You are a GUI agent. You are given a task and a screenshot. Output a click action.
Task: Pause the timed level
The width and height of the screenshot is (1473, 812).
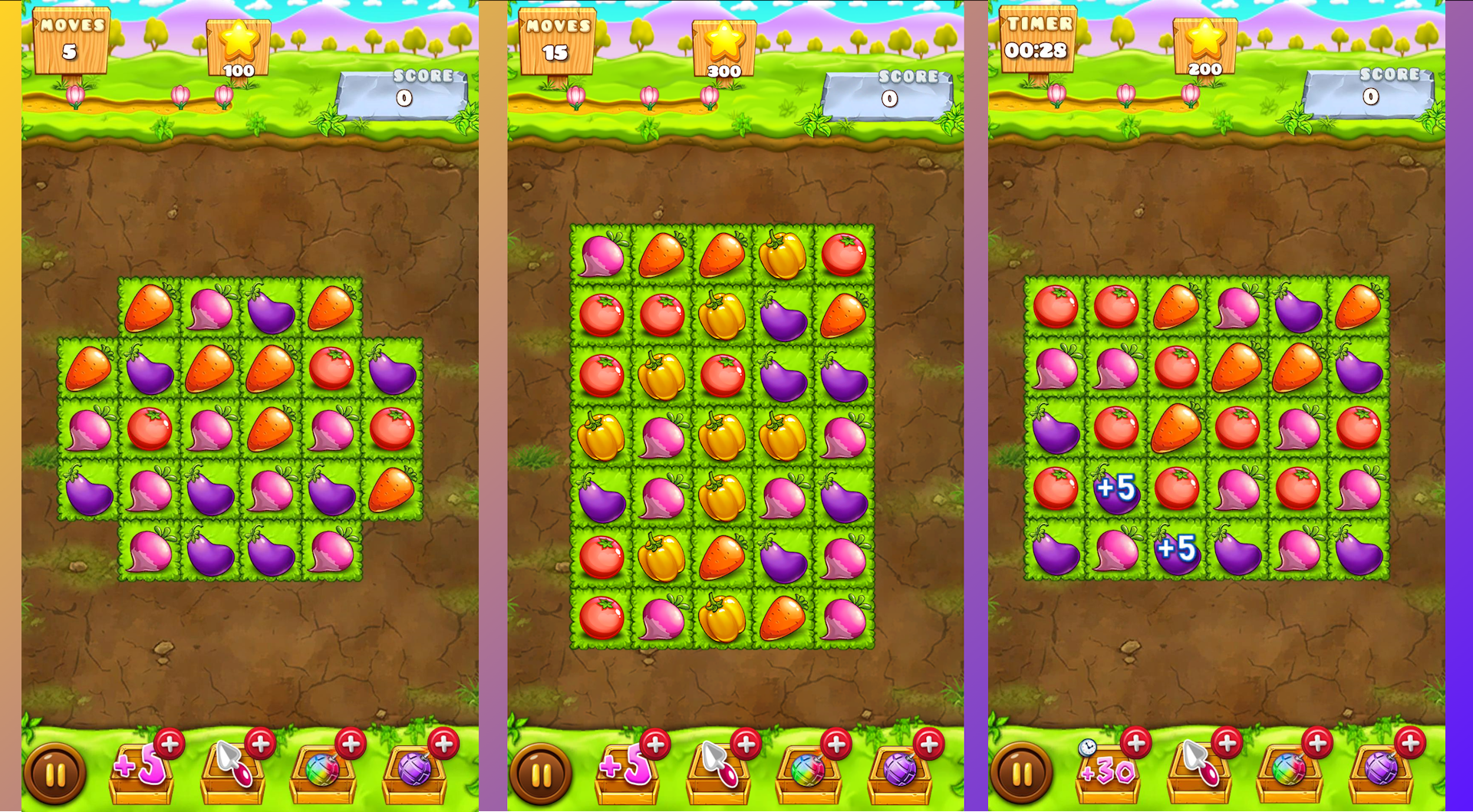pyautogui.click(x=1020, y=774)
